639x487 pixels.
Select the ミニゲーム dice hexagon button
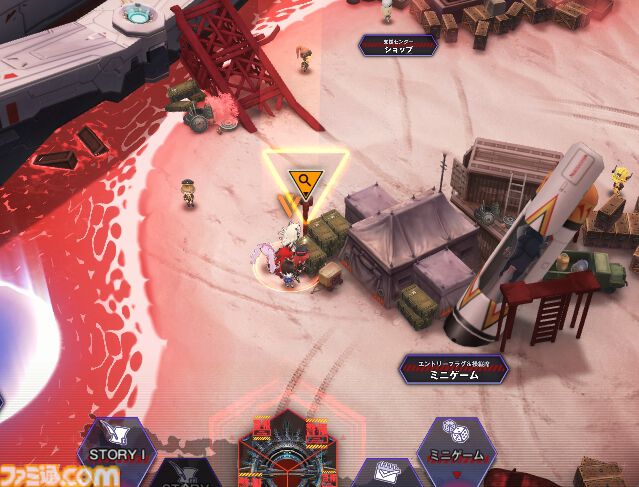coord(456,447)
